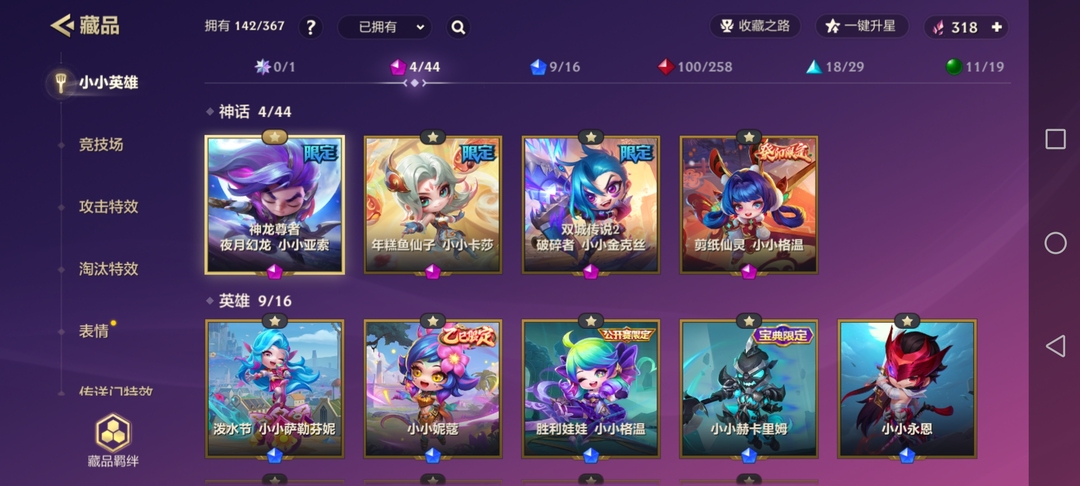Tap the 一键升星 button
This screenshot has height=486, width=1080.
862,27
